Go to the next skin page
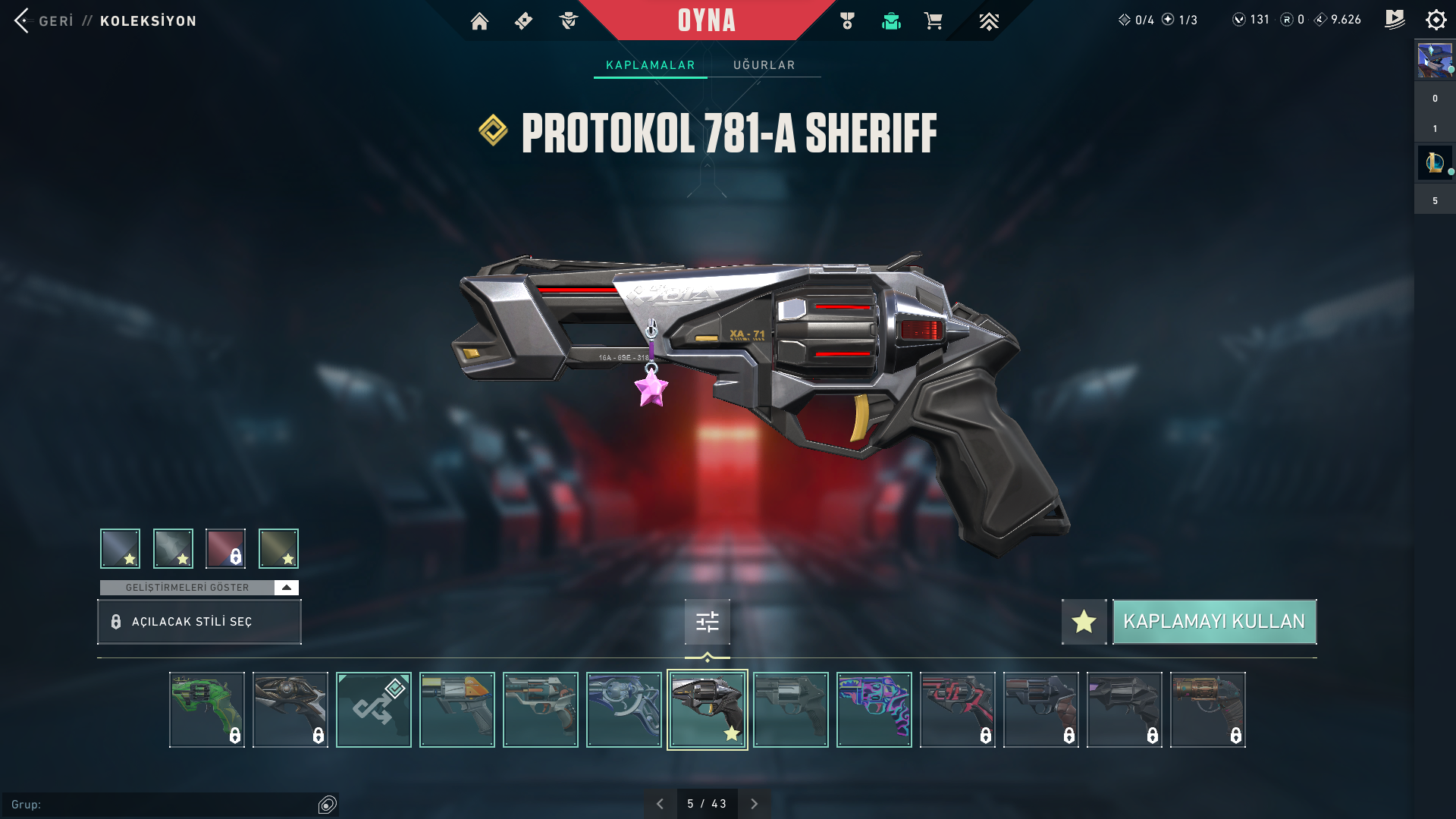The image size is (1456, 819). pos(754,804)
